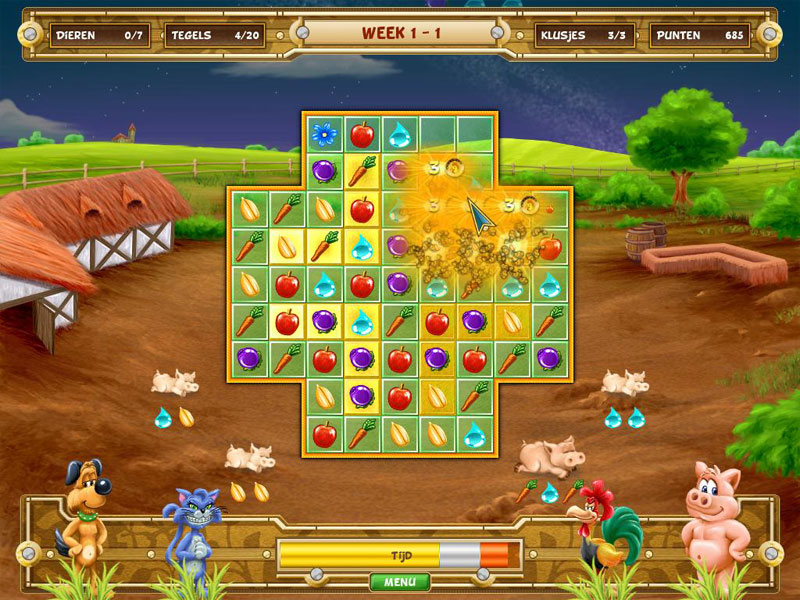This screenshot has height=600, width=800.
Task: Select the carrot tile in the bottom row
Action: point(361,434)
